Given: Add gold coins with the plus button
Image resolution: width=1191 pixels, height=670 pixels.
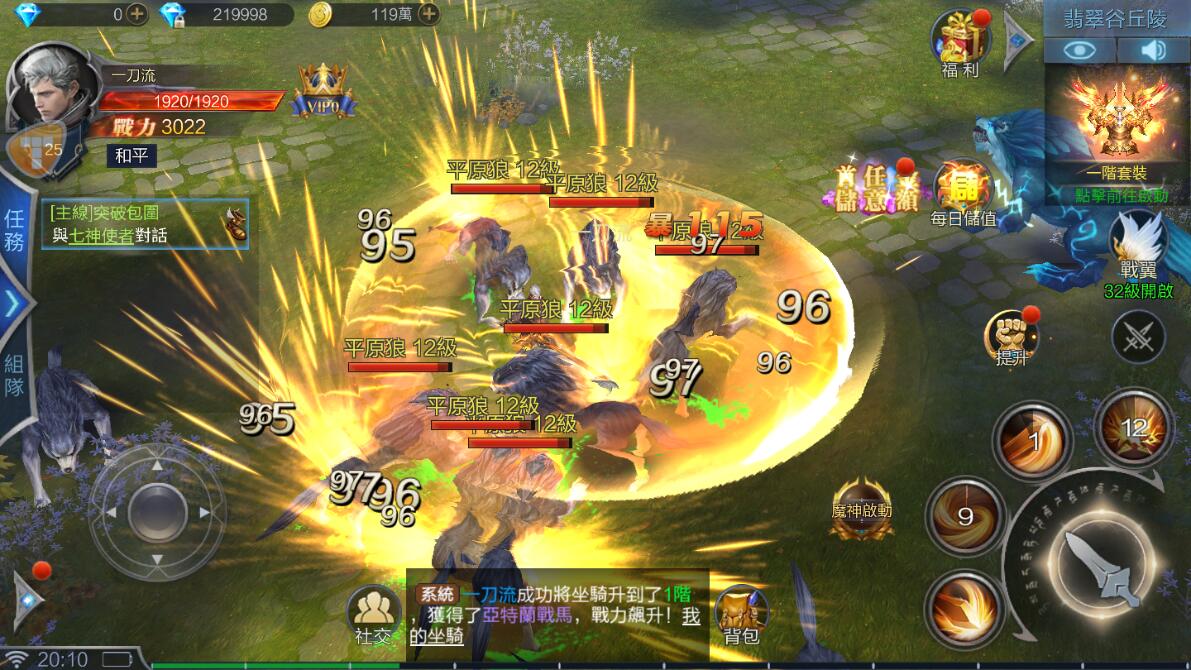Looking at the screenshot, I should point(428,14).
